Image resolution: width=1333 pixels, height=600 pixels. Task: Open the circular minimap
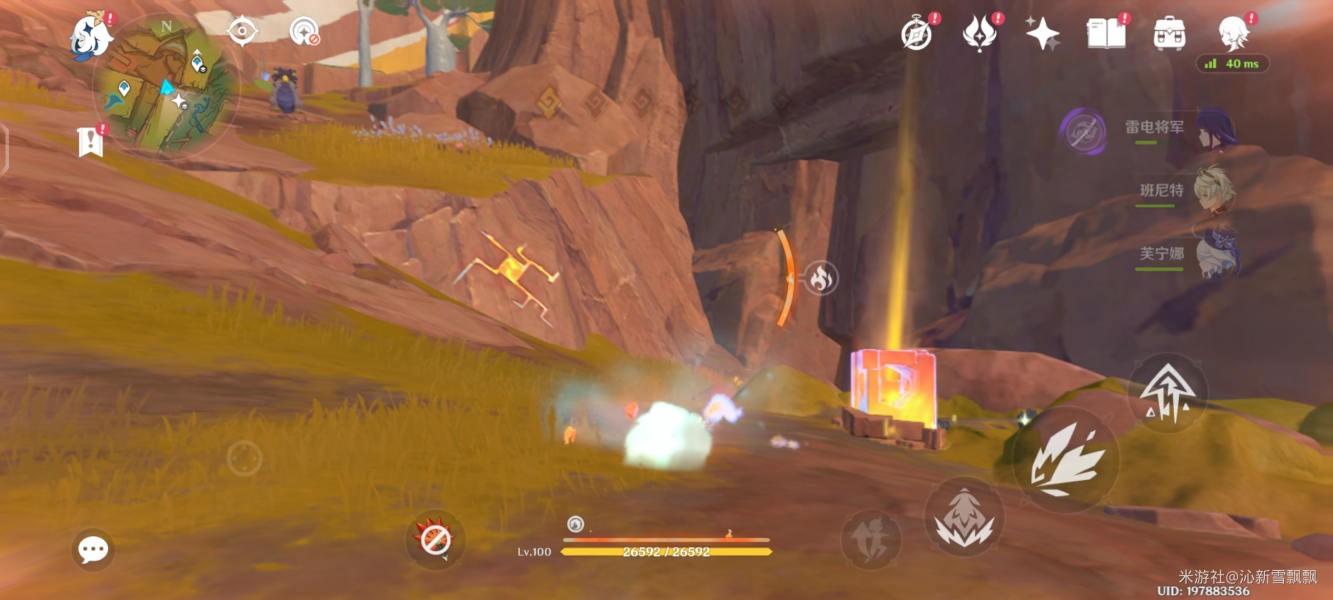click(x=165, y=84)
